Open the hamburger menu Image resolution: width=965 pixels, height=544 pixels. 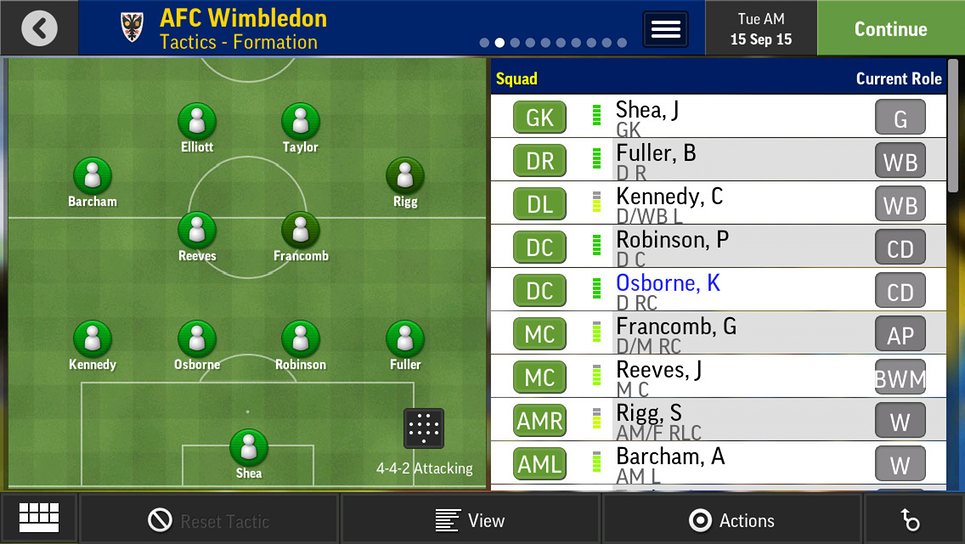[x=665, y=28]
